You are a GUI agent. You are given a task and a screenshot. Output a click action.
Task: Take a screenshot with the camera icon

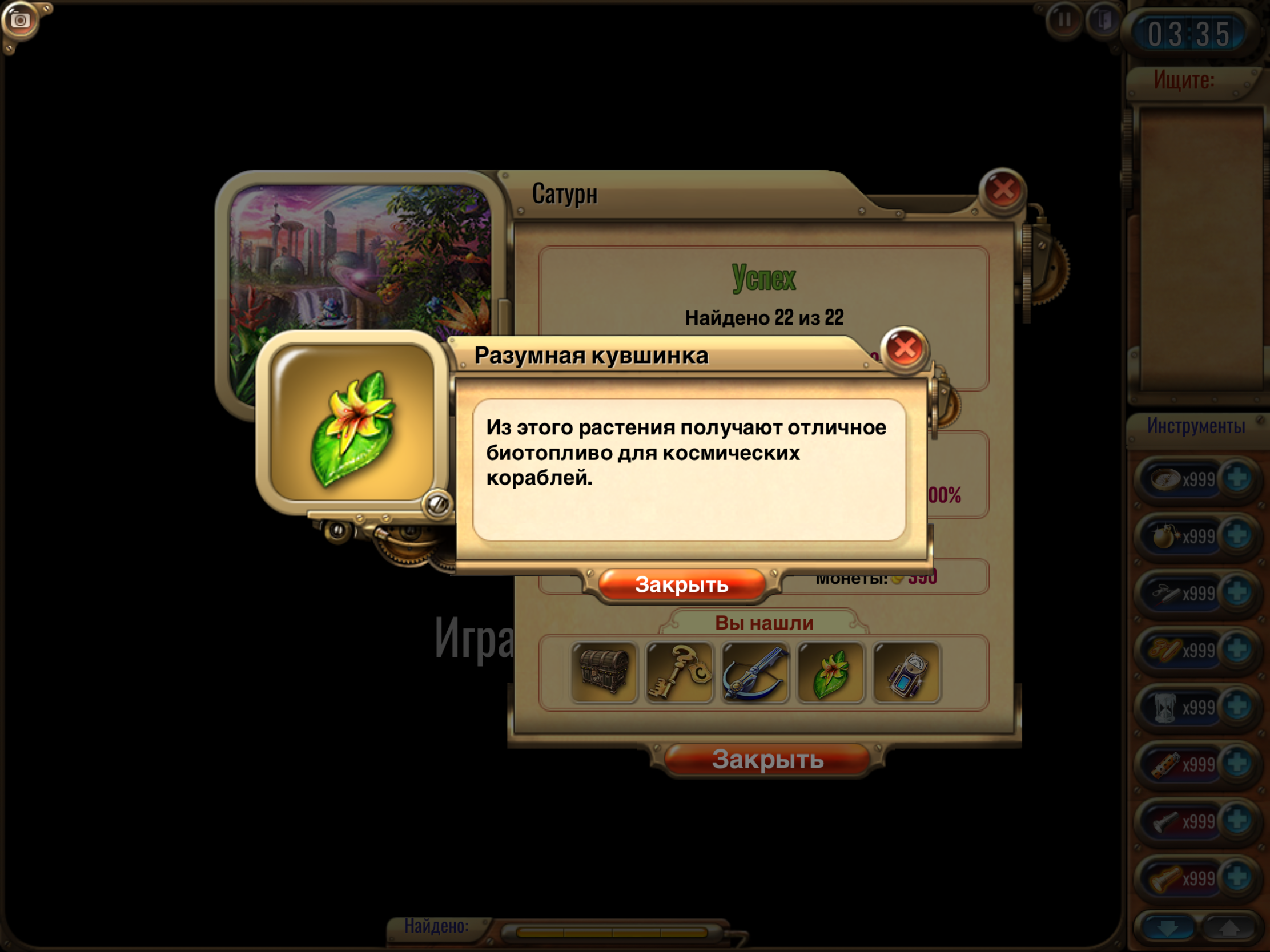coord(21,21)
